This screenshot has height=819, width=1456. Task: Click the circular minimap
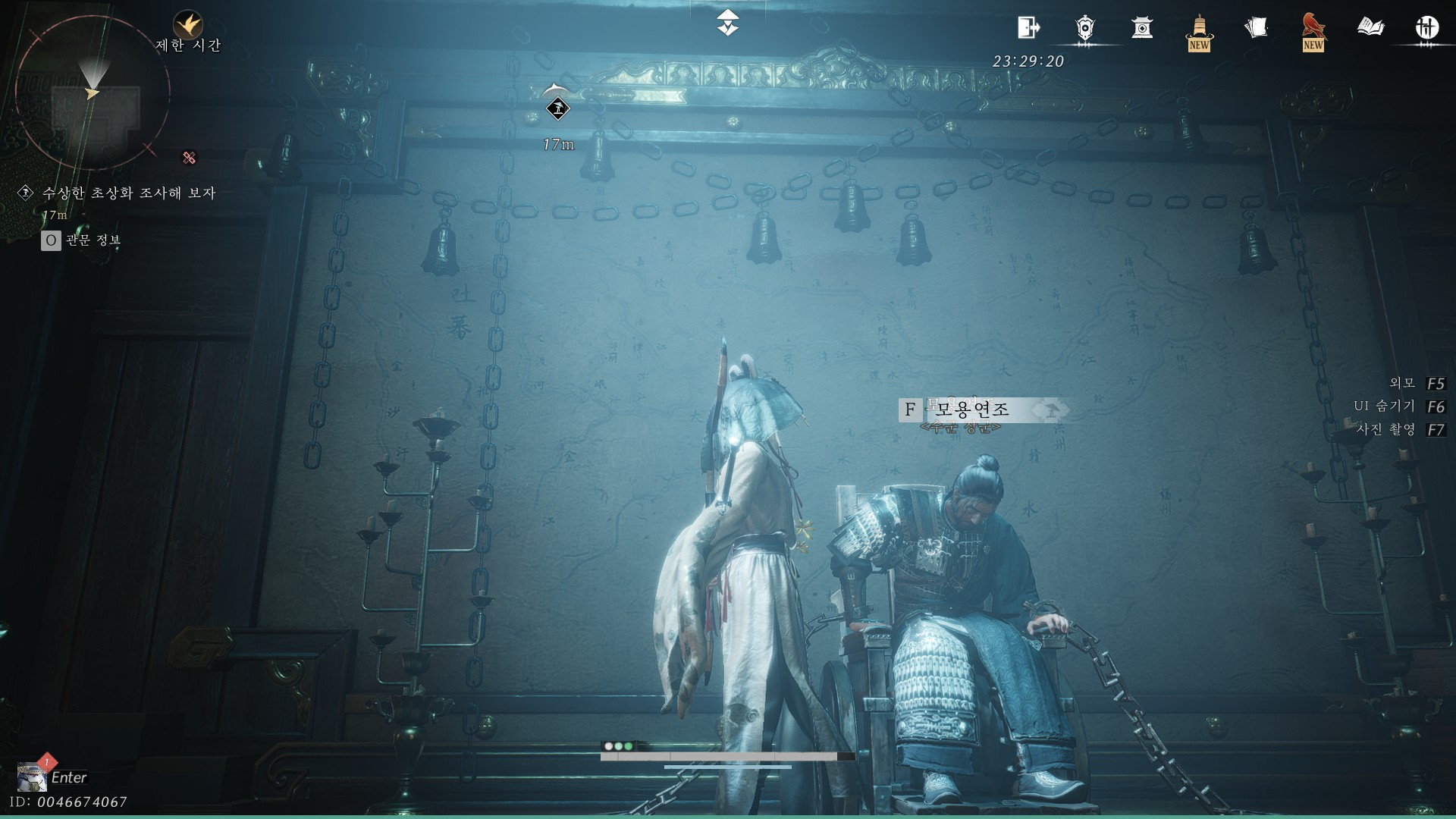tap(92, 93)
